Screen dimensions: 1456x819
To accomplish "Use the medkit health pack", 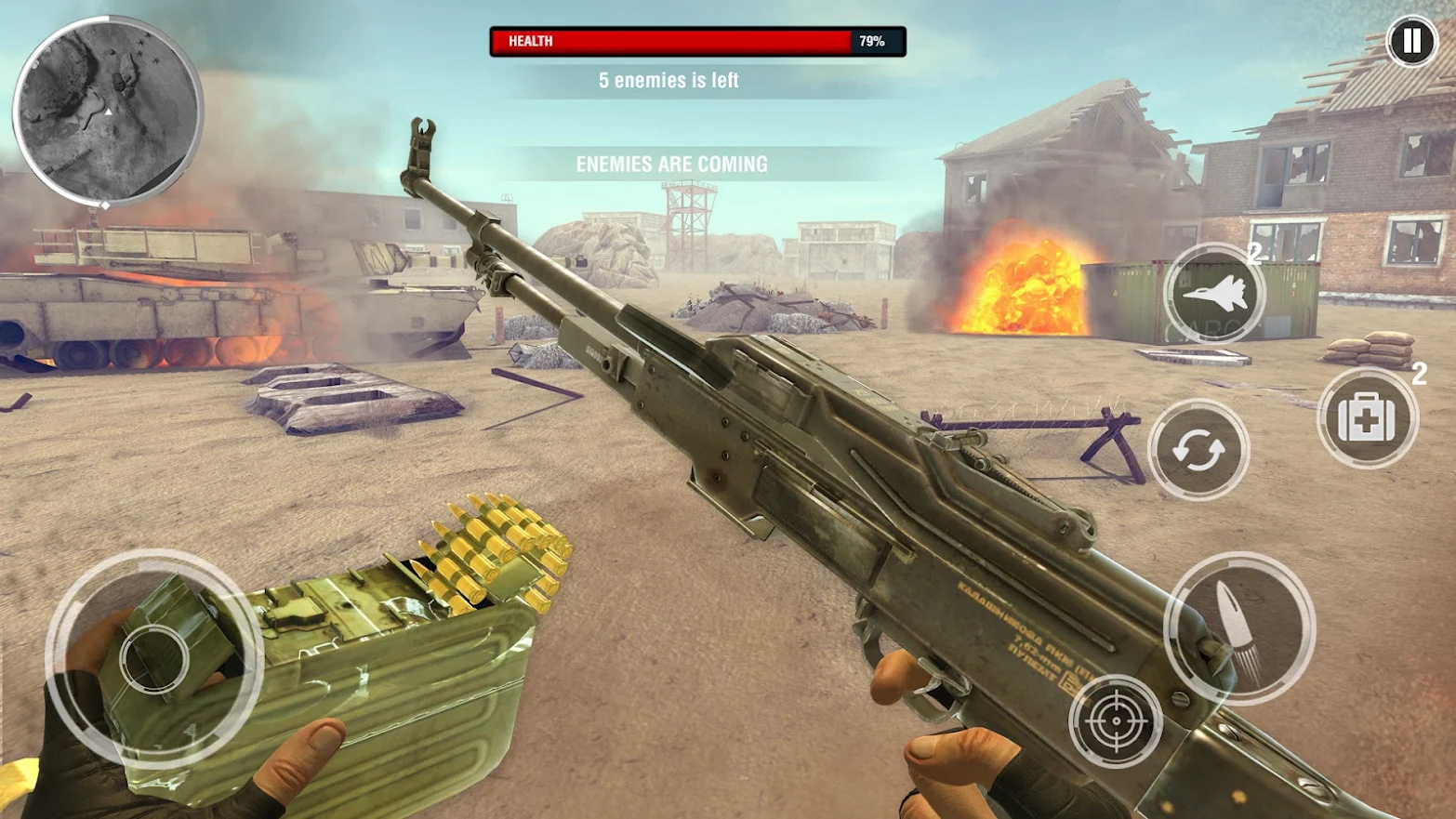I will pos(1367,418).
